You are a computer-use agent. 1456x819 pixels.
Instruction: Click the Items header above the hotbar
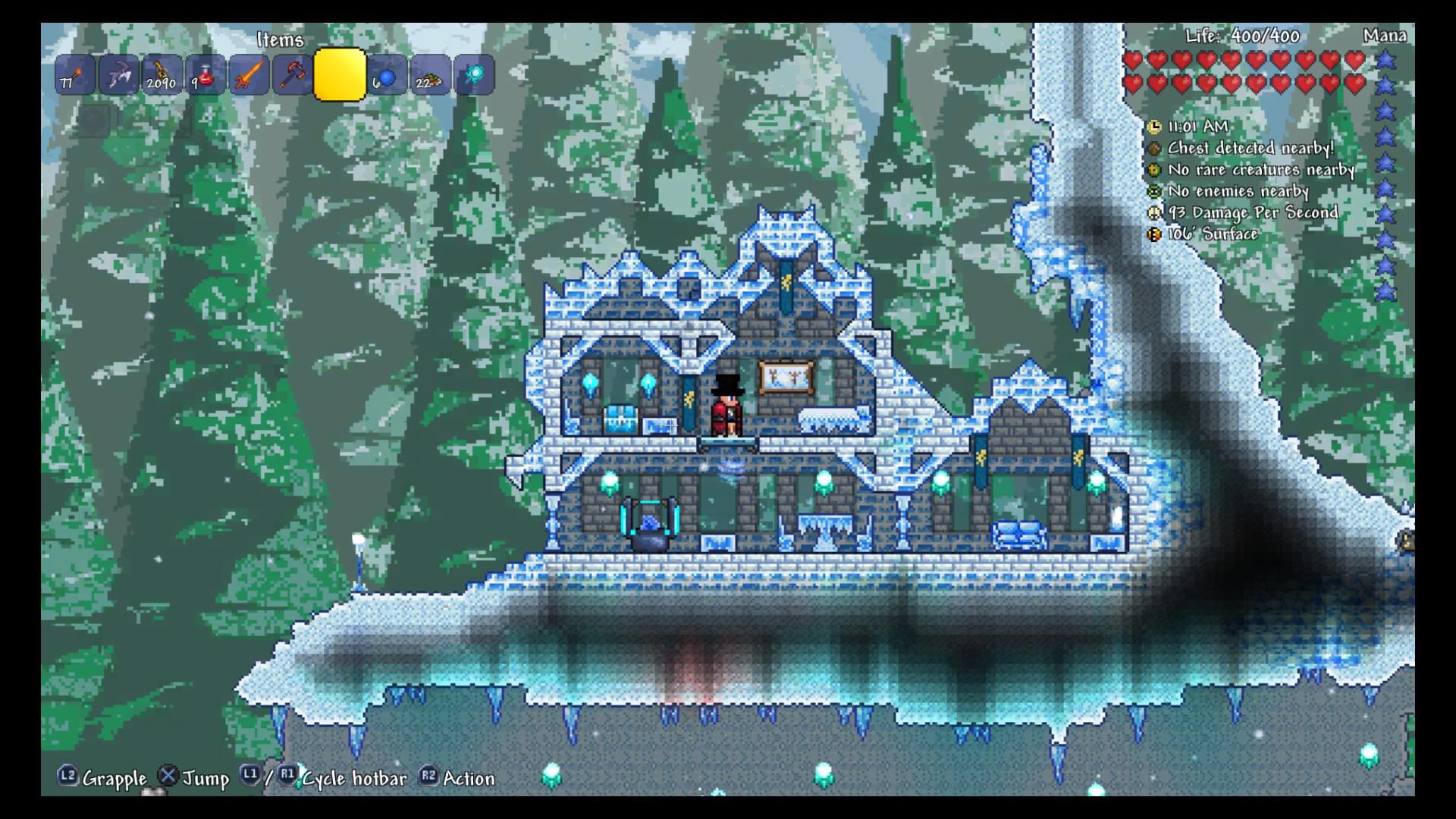point(281,40)
